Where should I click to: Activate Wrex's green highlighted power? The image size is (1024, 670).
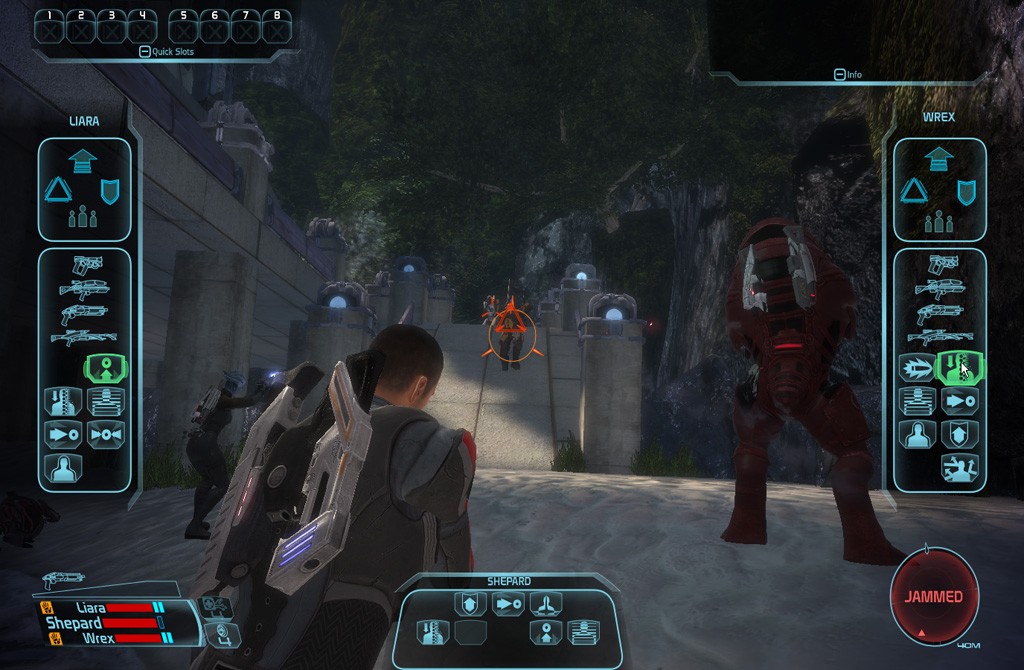click(960, 367)
